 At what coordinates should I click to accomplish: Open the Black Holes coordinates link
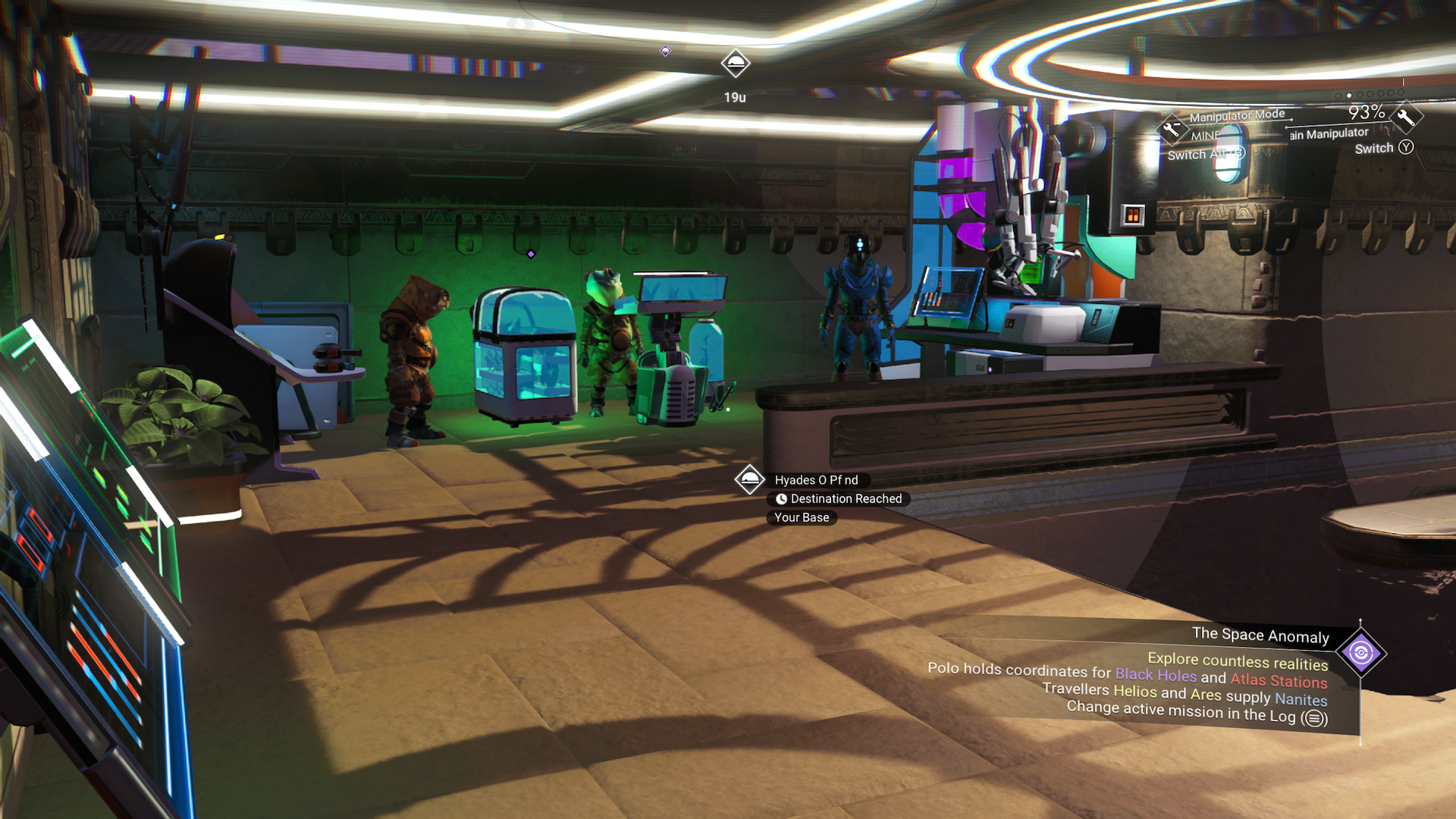pyautogui.click(x=1156, y=674)
